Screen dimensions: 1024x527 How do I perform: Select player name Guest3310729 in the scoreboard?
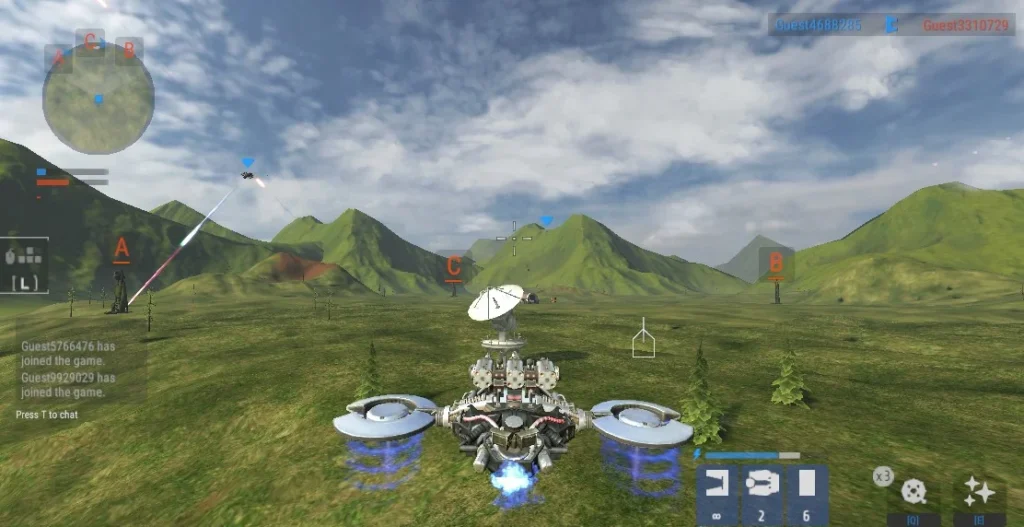[x=965, y=25]
